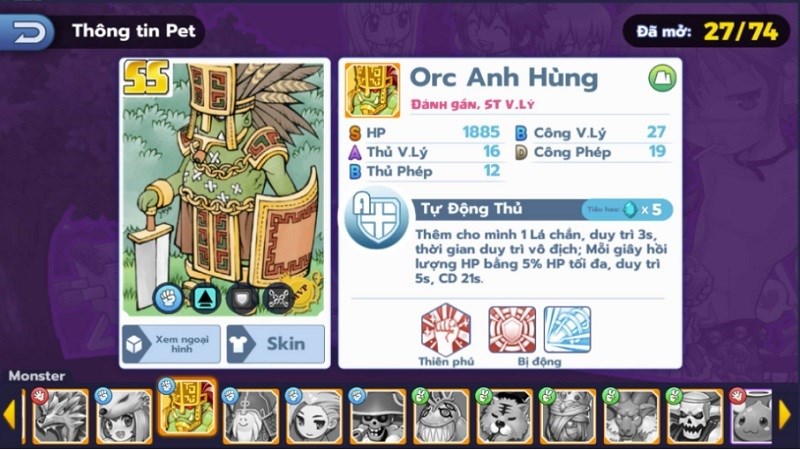Select the blue slash passive skill icon
The height and width of the screenshot is (450, 800).
[x=567, y=330]
